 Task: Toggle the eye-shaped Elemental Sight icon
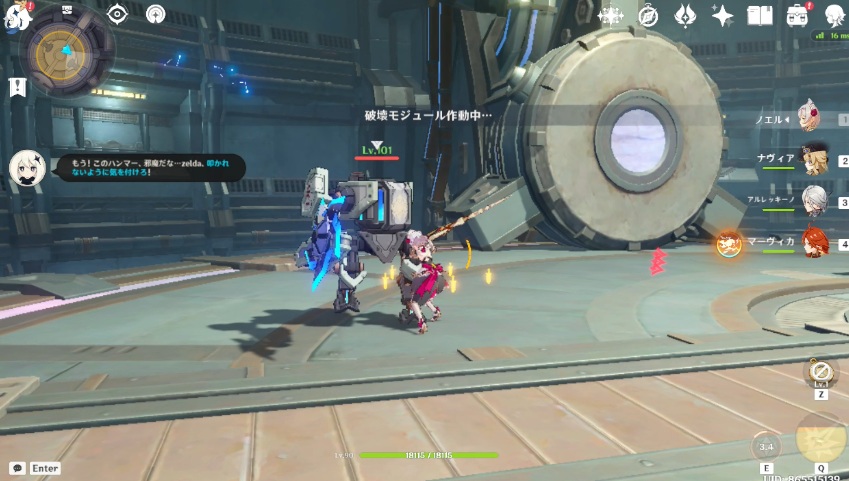pos(118,13)
